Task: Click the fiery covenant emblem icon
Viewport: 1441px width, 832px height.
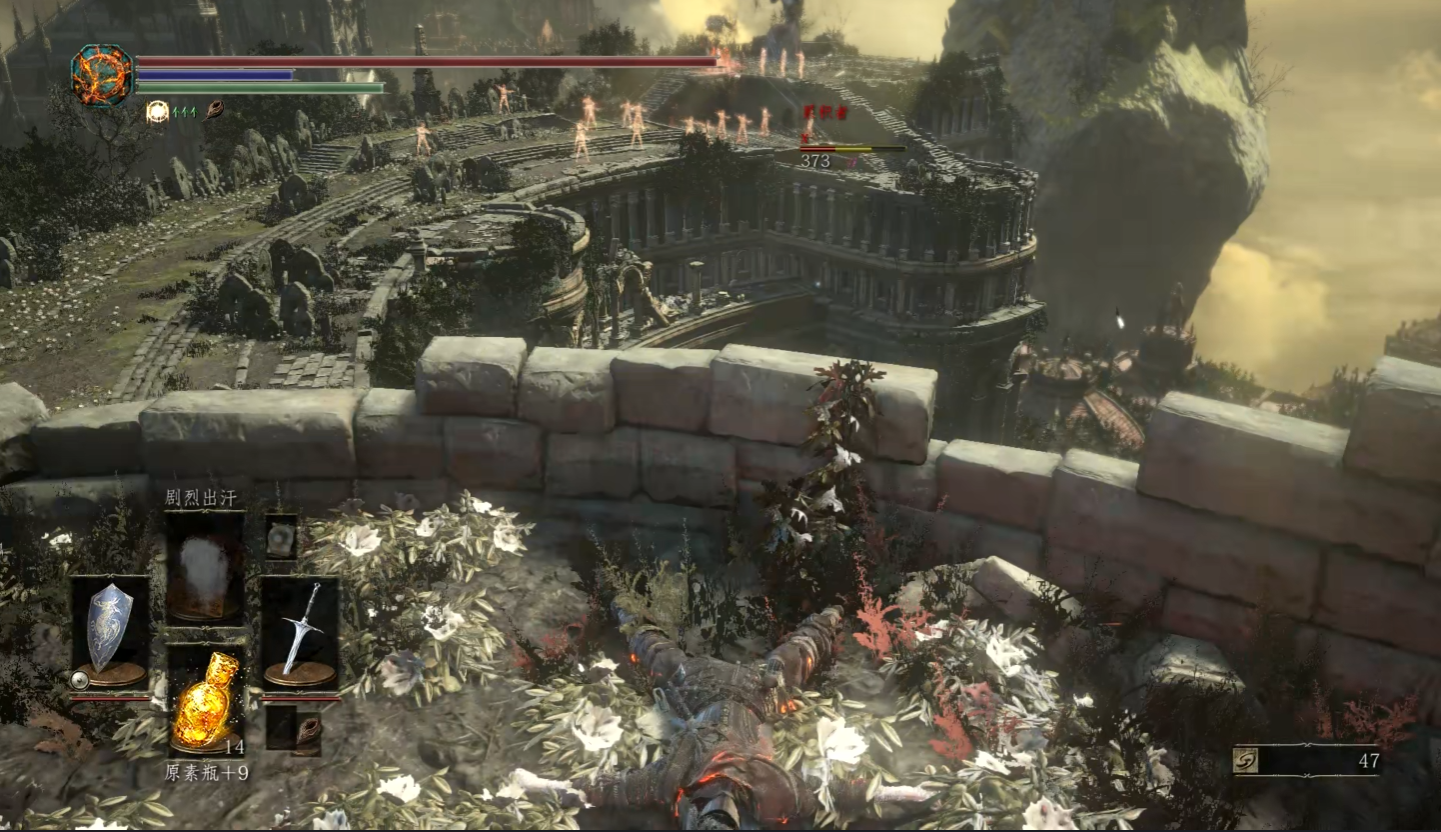Action: coord(102,76)
